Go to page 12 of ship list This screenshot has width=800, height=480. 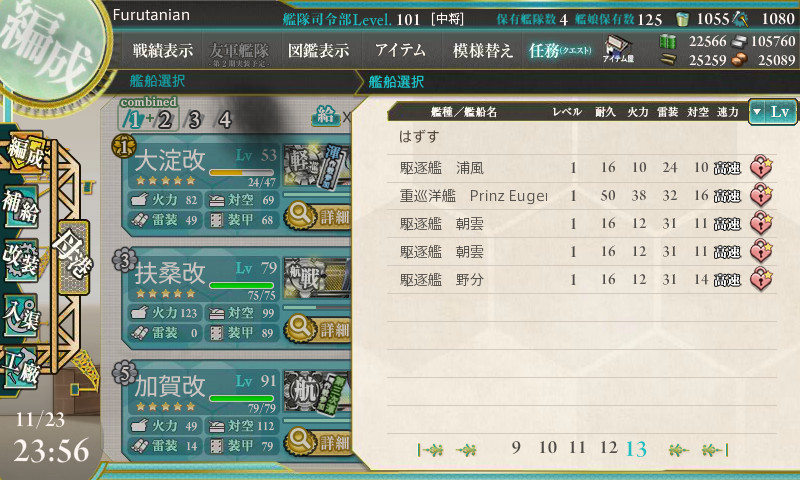608,448
